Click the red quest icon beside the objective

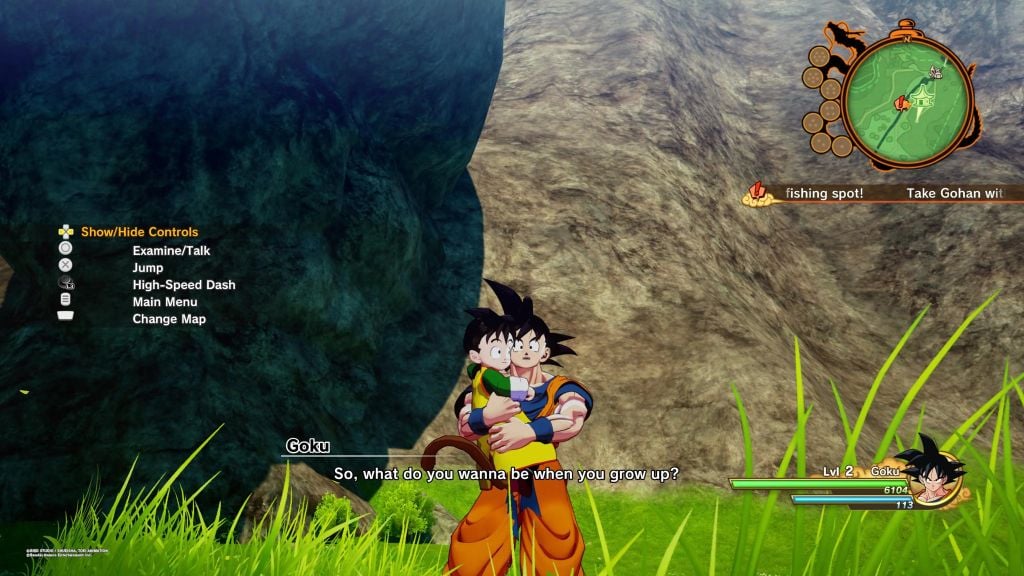click(x=759, y=193)
